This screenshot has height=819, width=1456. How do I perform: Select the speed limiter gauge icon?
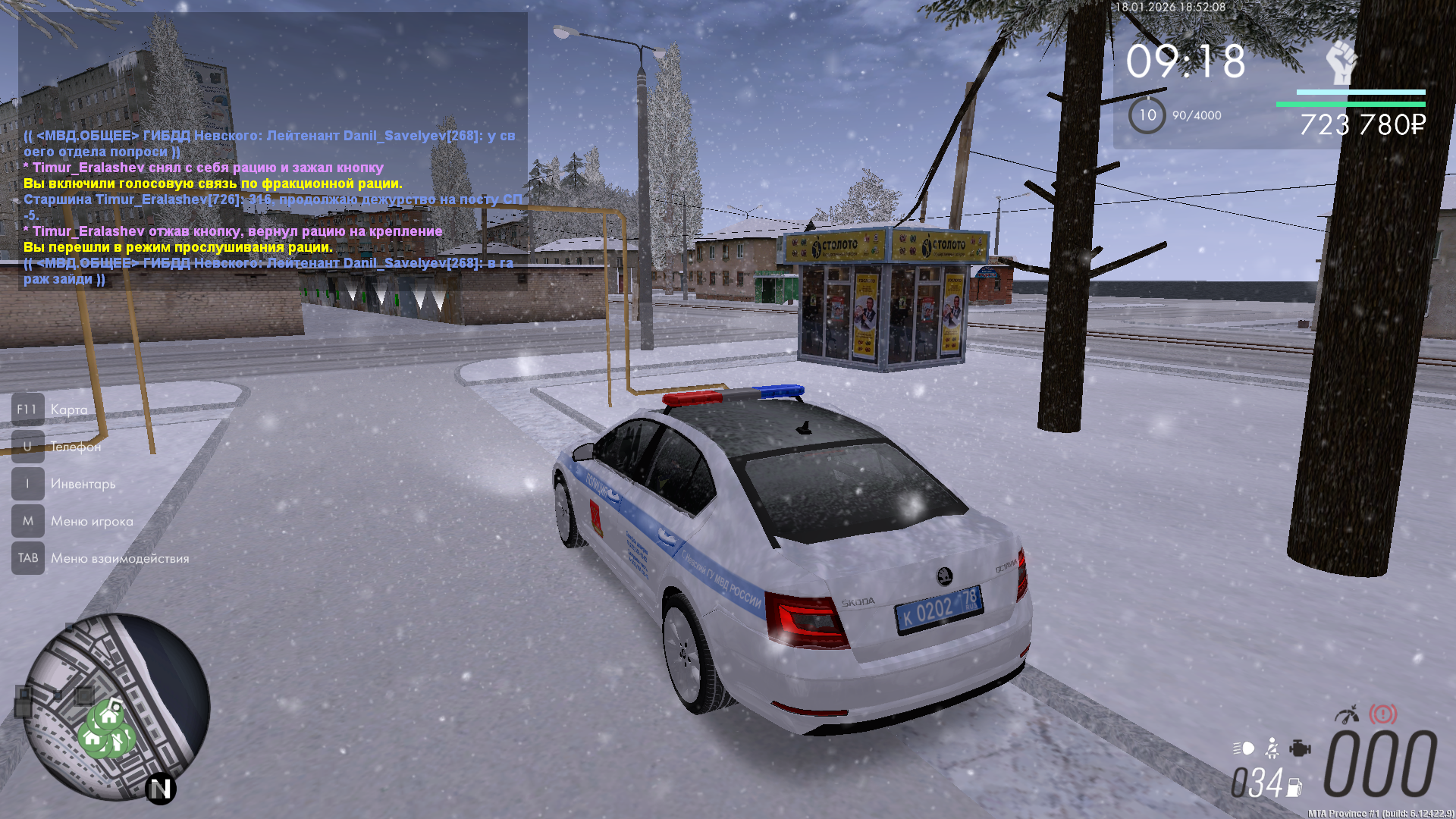(x=1347, y=714)
